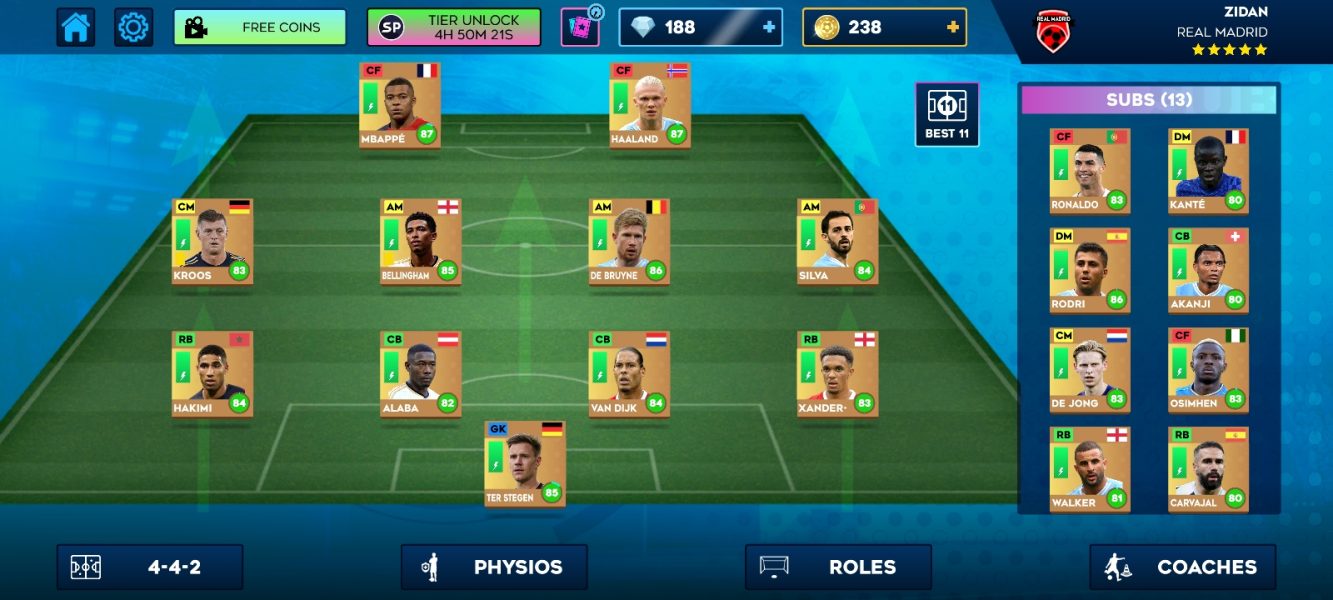
Task: Pick De Bruyne's player card
Action: (629, 241)
